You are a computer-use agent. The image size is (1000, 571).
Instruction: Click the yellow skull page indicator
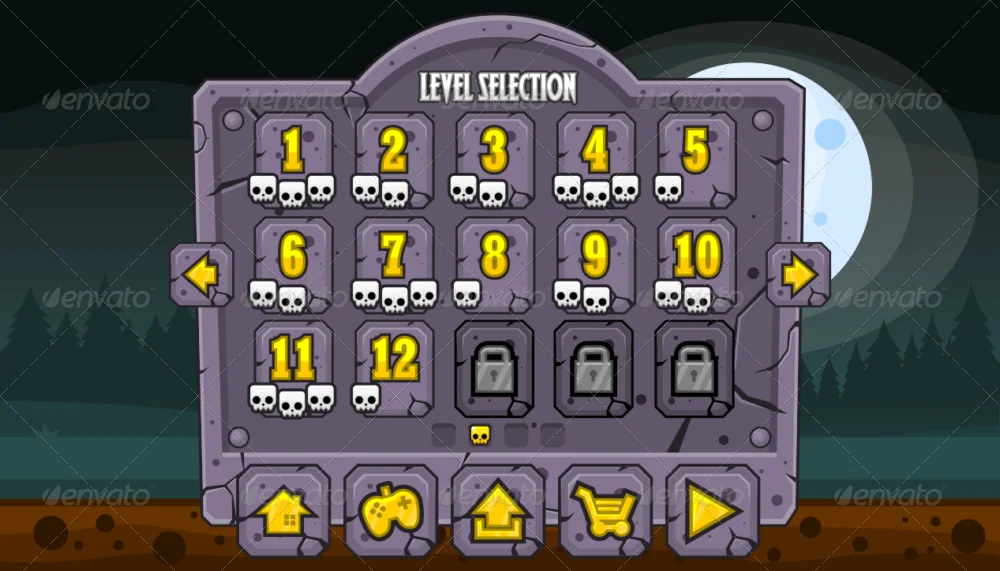click(480, 435)
